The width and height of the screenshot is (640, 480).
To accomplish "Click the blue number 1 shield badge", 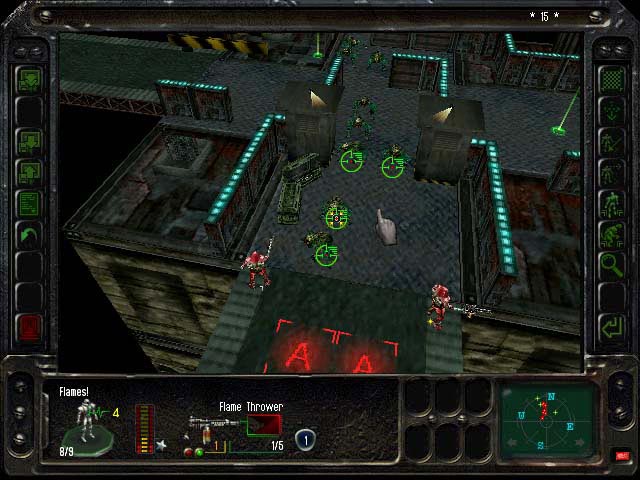I will 305,437.
